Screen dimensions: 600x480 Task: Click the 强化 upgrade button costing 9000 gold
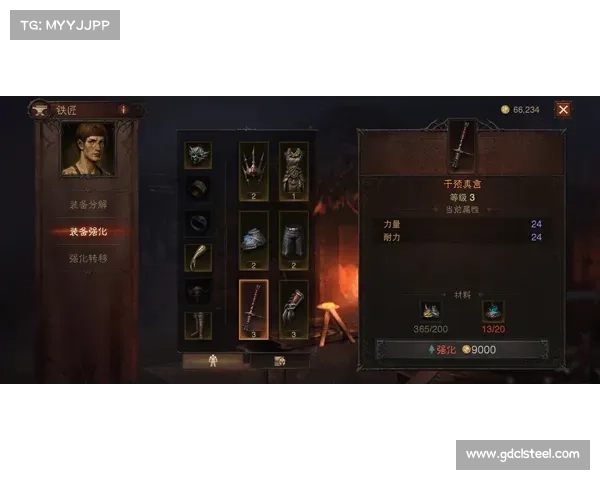point(460,350)
